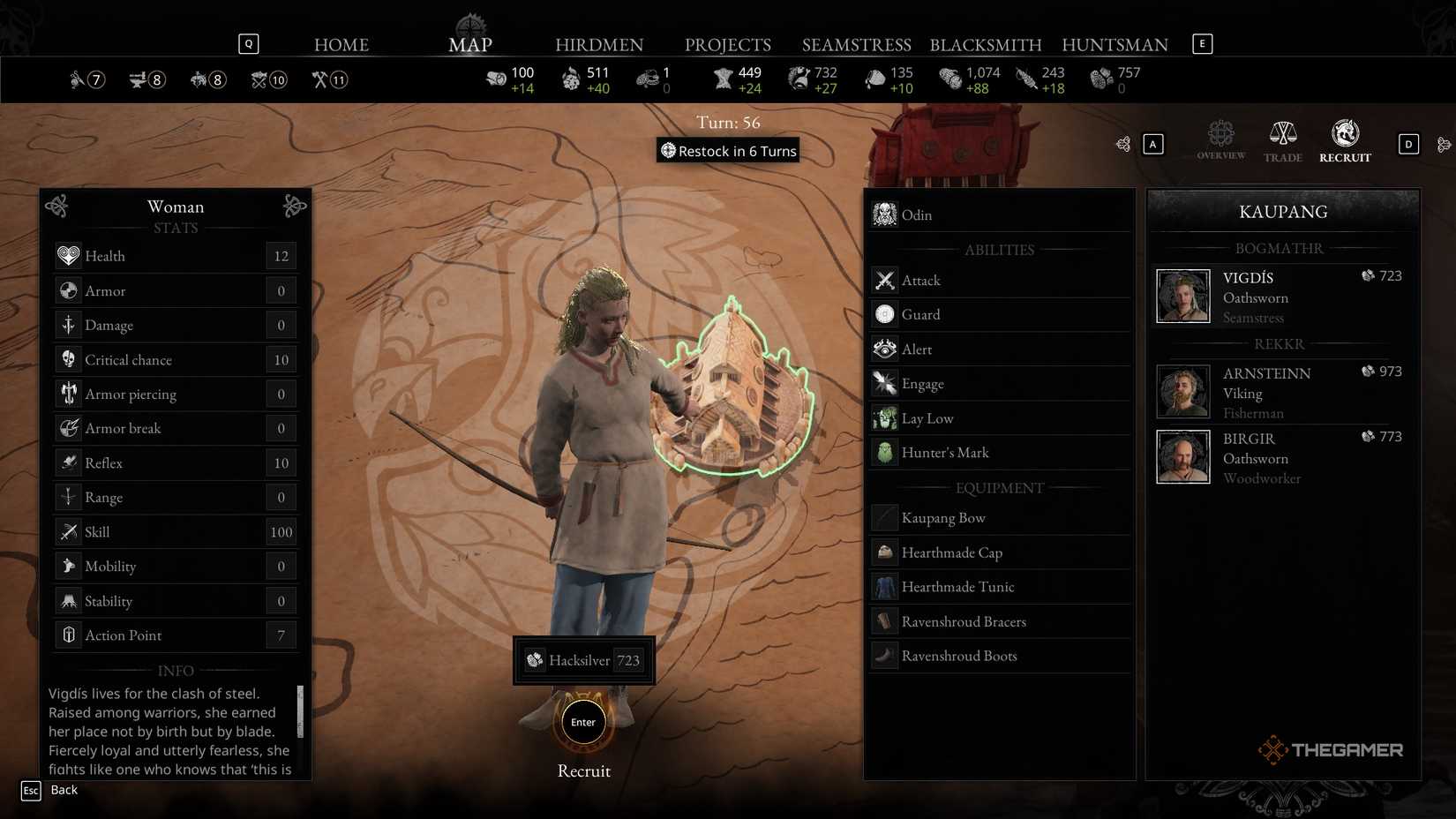Viewport: 1456px width, 819px height.
Task: Activate the Engage ability icon
Action: point(885,383)
